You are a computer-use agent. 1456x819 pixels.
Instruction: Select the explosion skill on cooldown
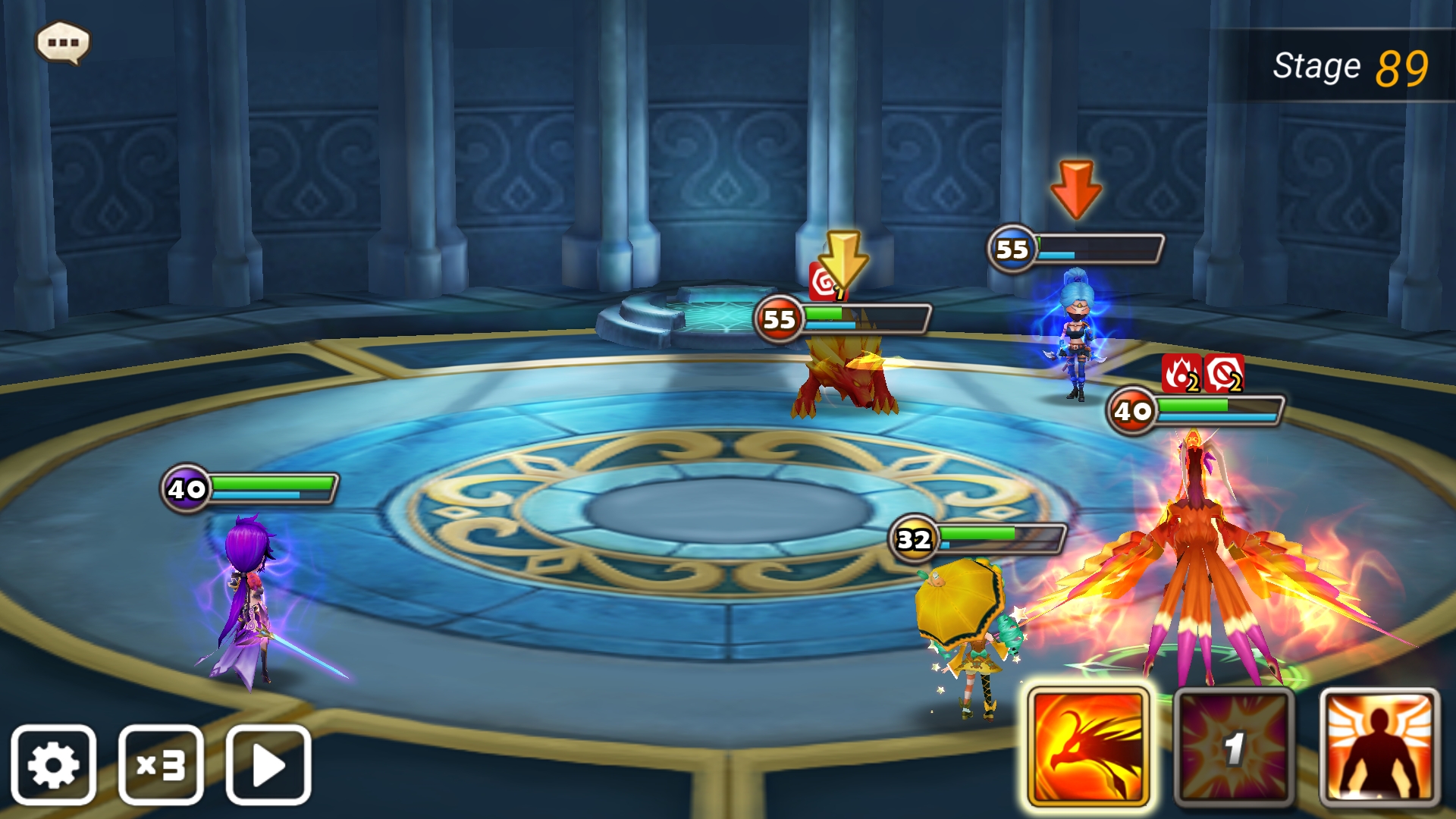pyautogui.click(x=1234, y=747)
